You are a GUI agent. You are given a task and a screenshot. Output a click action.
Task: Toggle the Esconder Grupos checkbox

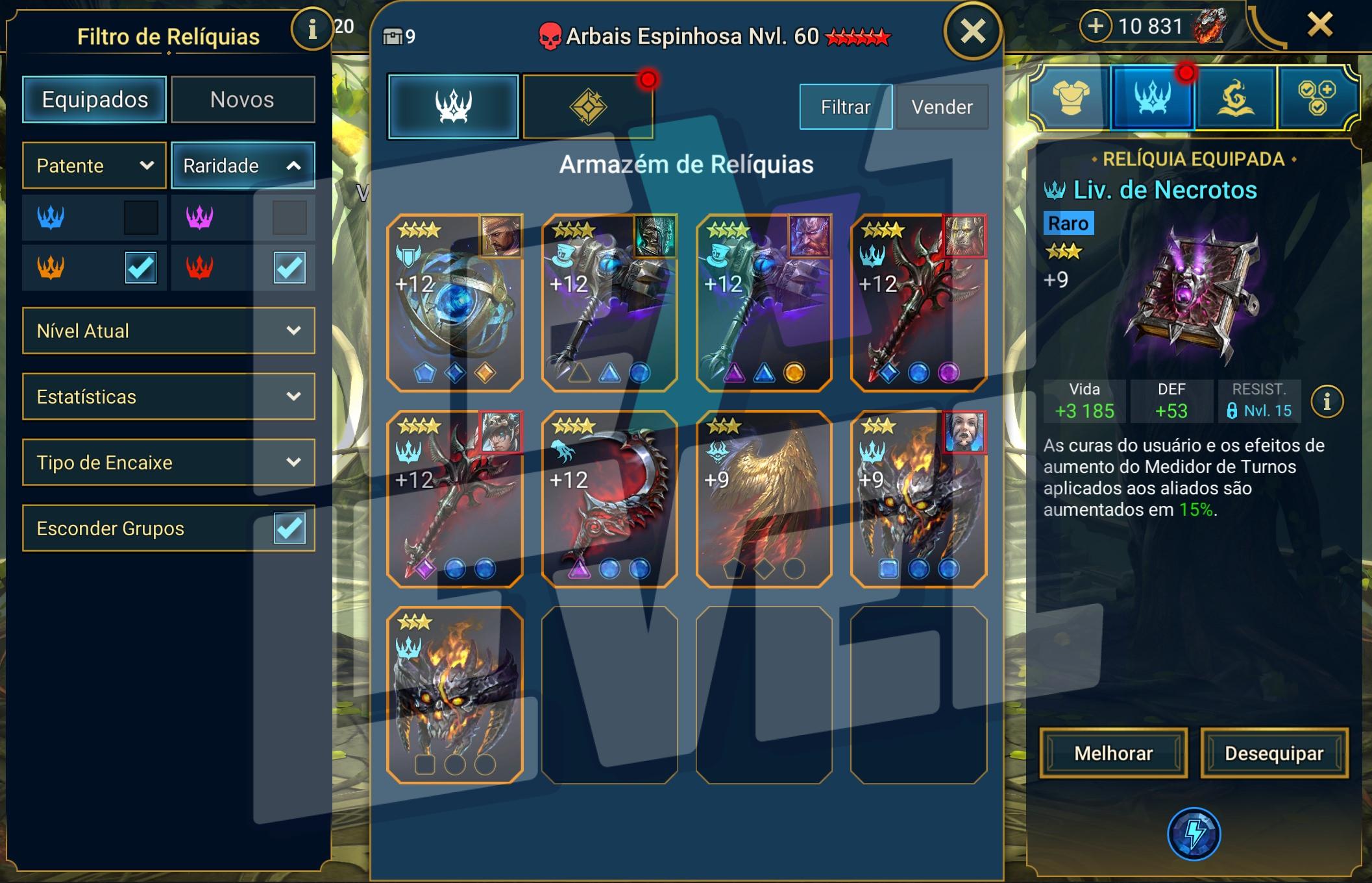click(289, 528)
